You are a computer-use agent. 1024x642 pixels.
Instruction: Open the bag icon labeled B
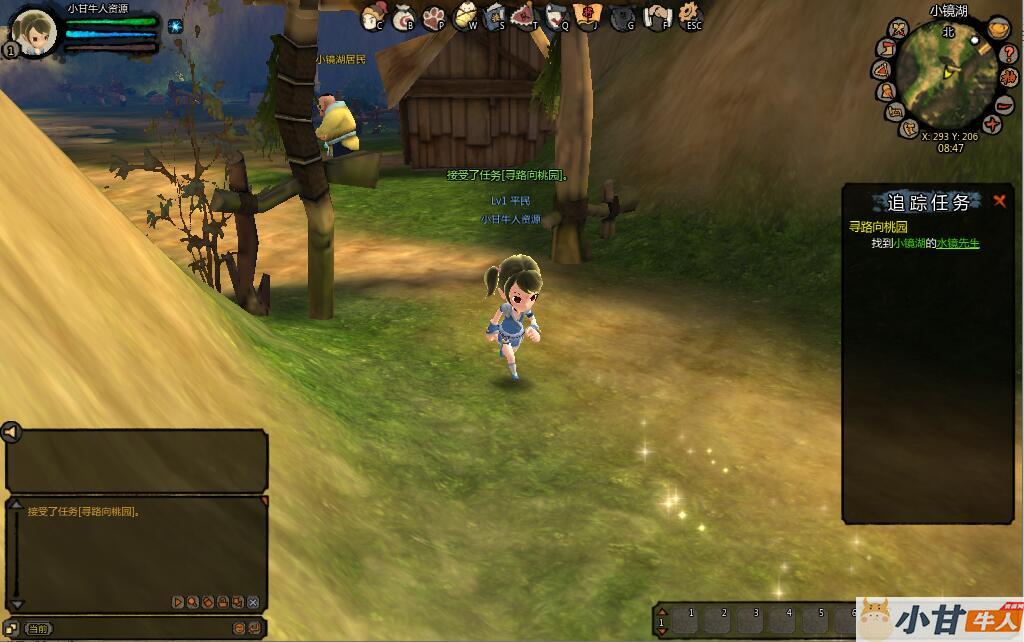tap(402, 17)
